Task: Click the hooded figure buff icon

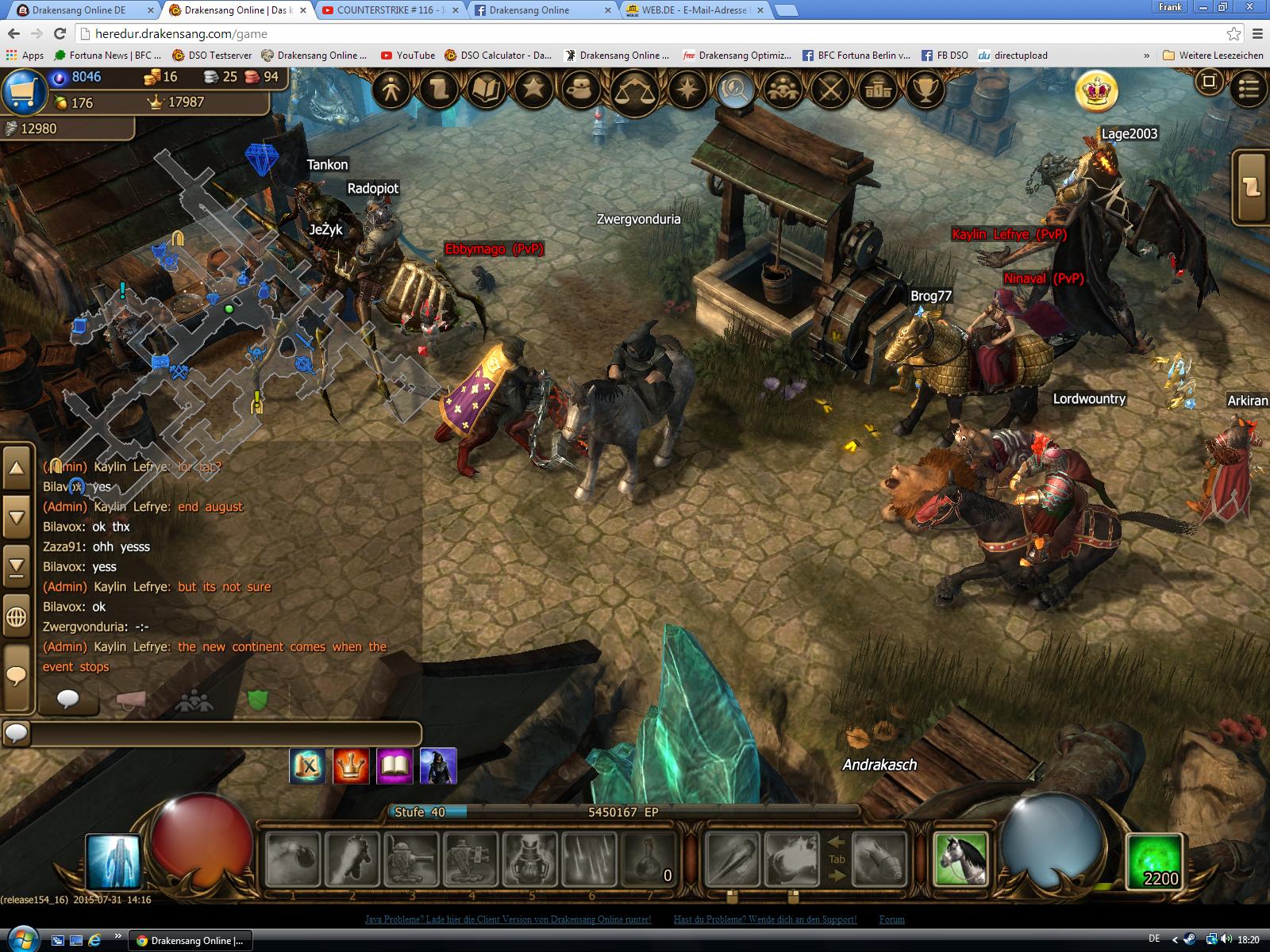Action: point(438,766)
